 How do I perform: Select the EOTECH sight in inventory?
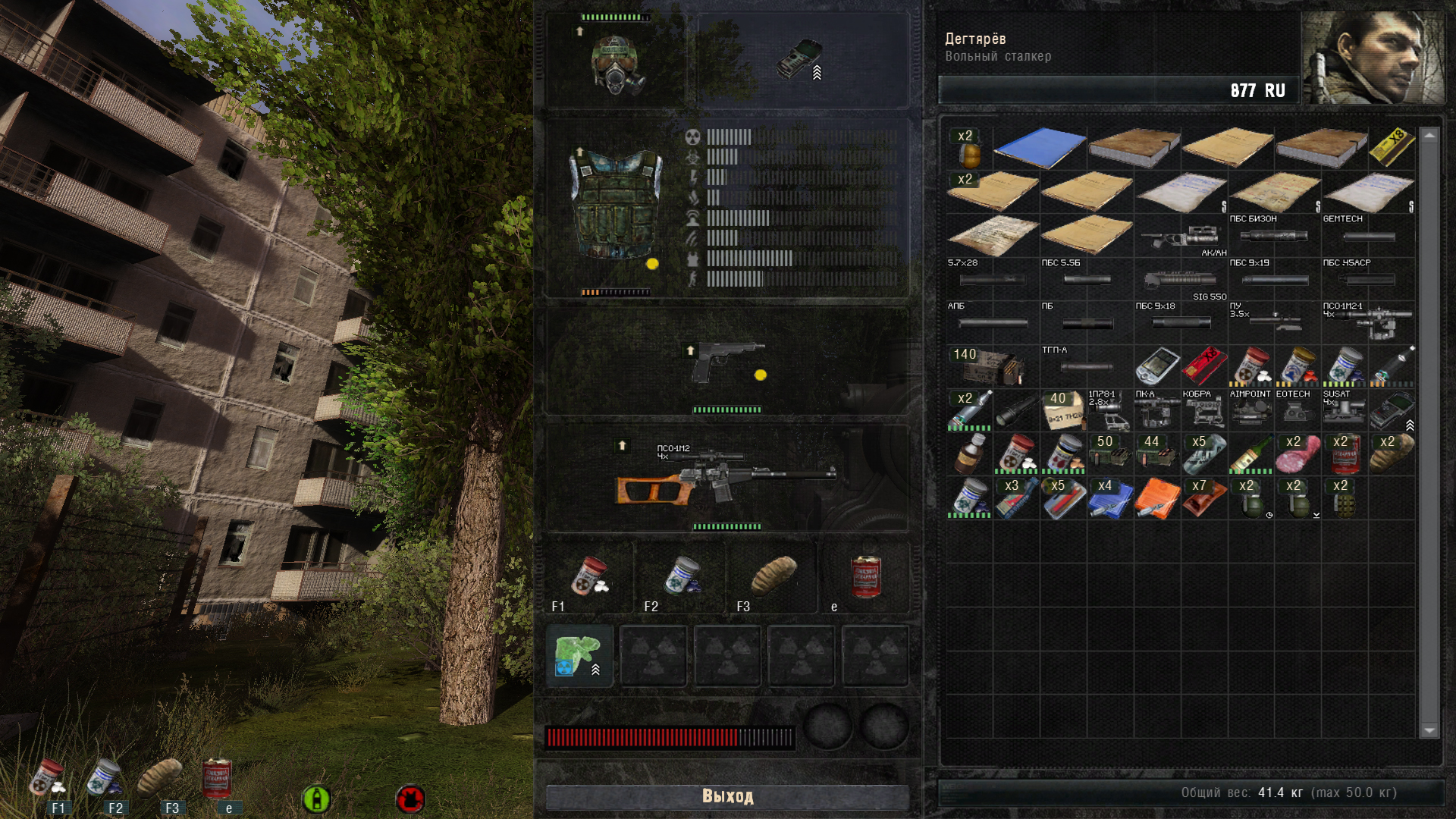[x=1298, y=409]
